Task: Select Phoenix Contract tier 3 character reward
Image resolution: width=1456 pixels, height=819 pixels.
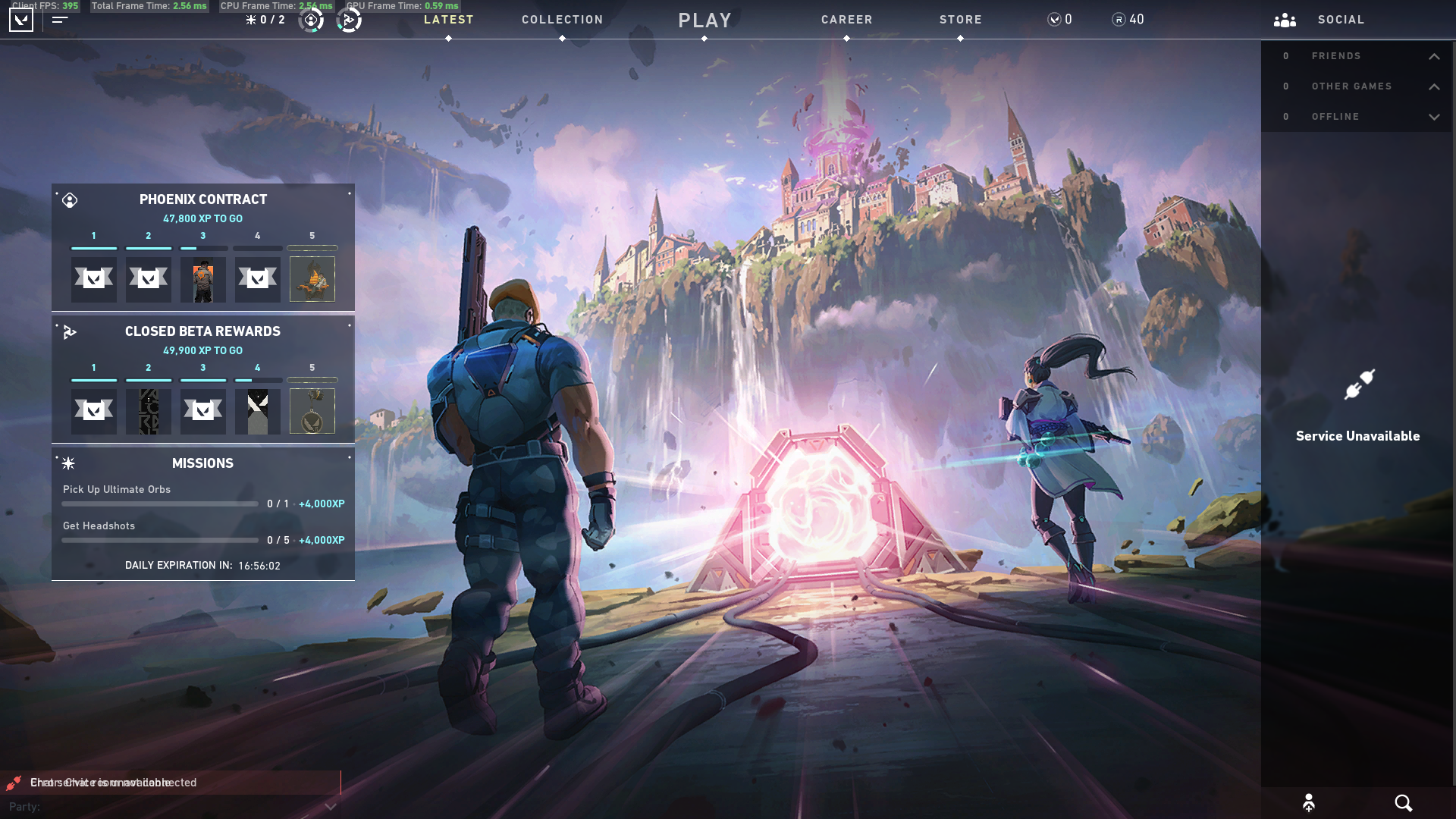Action: [202, 279]
